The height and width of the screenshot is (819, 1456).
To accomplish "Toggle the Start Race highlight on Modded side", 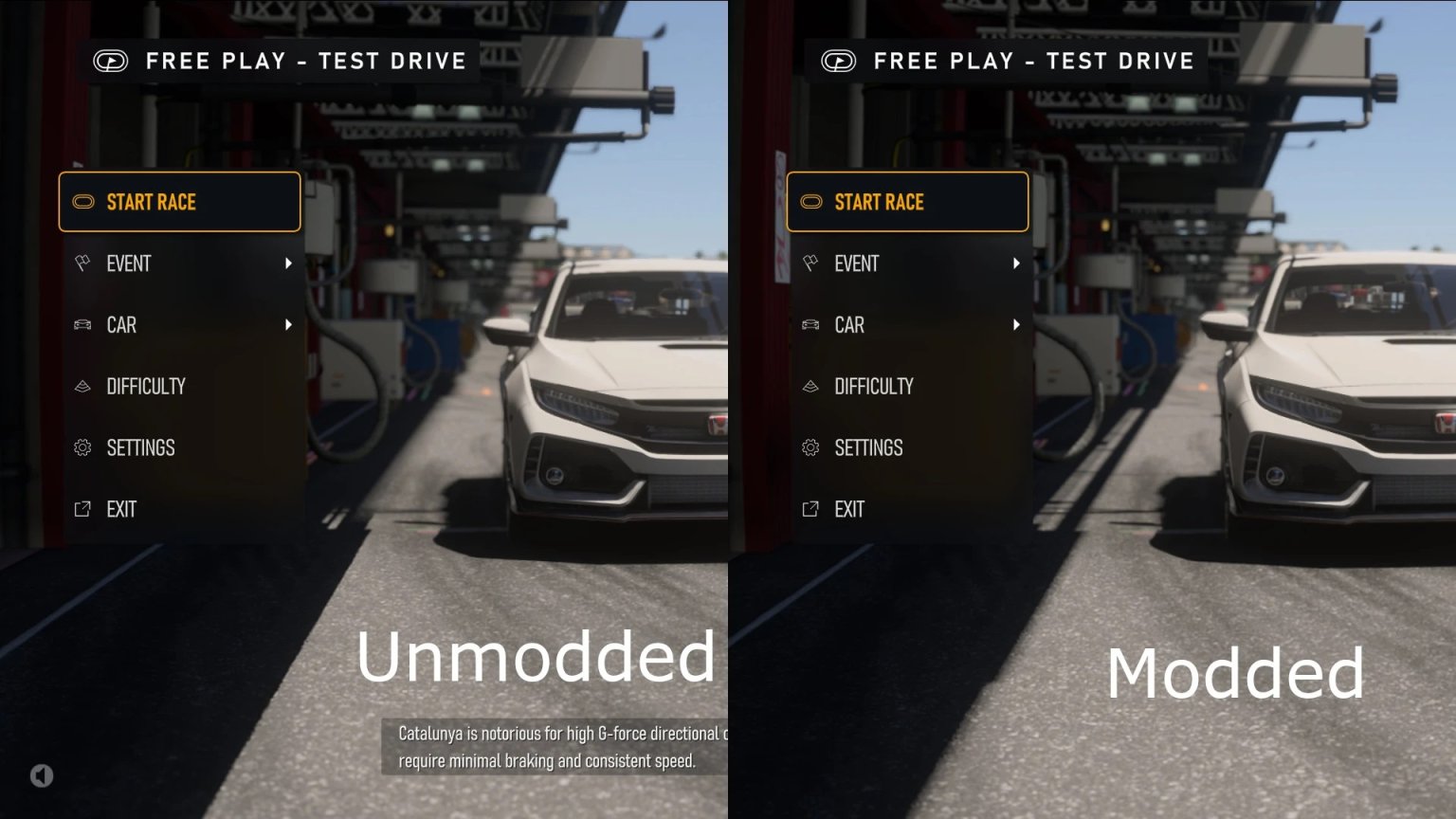I will pyautogui.click(x=907, y=202).
